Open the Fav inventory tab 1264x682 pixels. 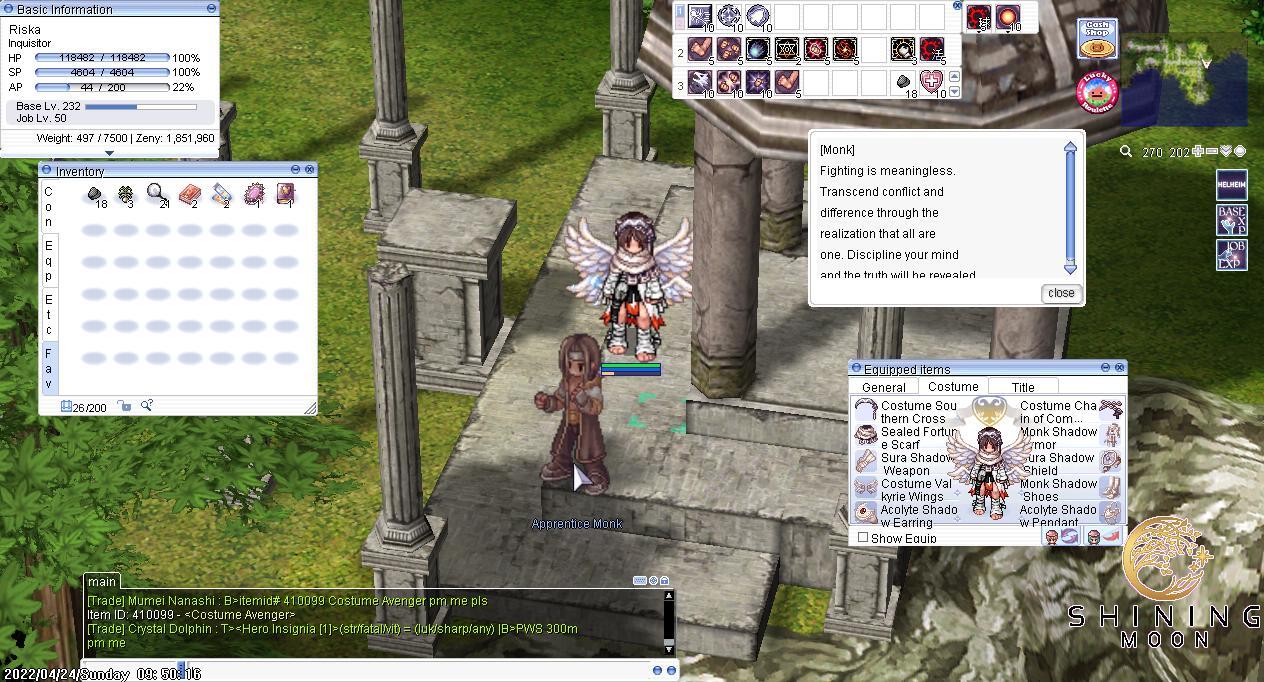point(48,368)
